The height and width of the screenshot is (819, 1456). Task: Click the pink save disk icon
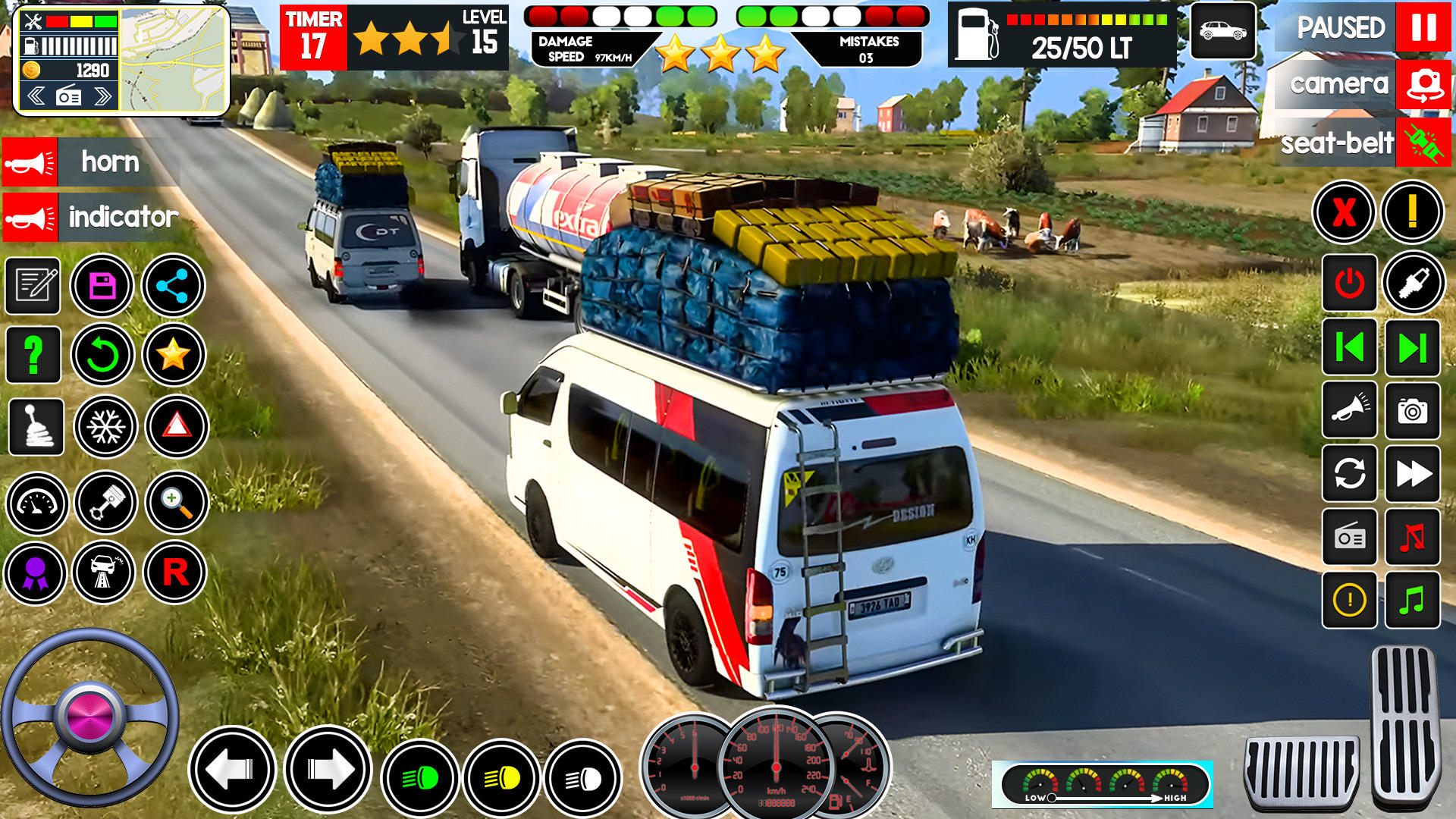coord(102,286)
